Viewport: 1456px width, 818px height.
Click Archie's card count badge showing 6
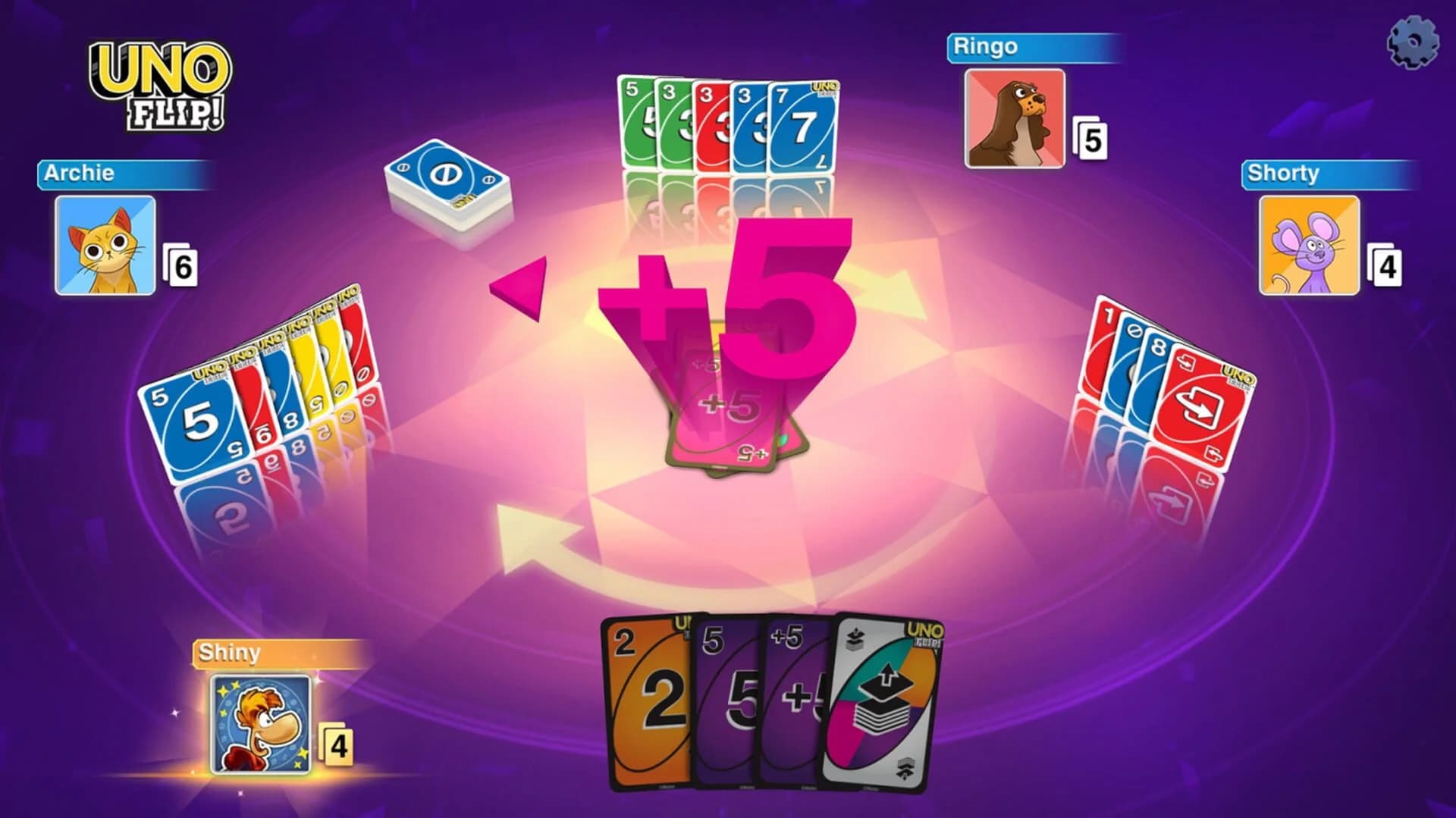click(185, 267)
